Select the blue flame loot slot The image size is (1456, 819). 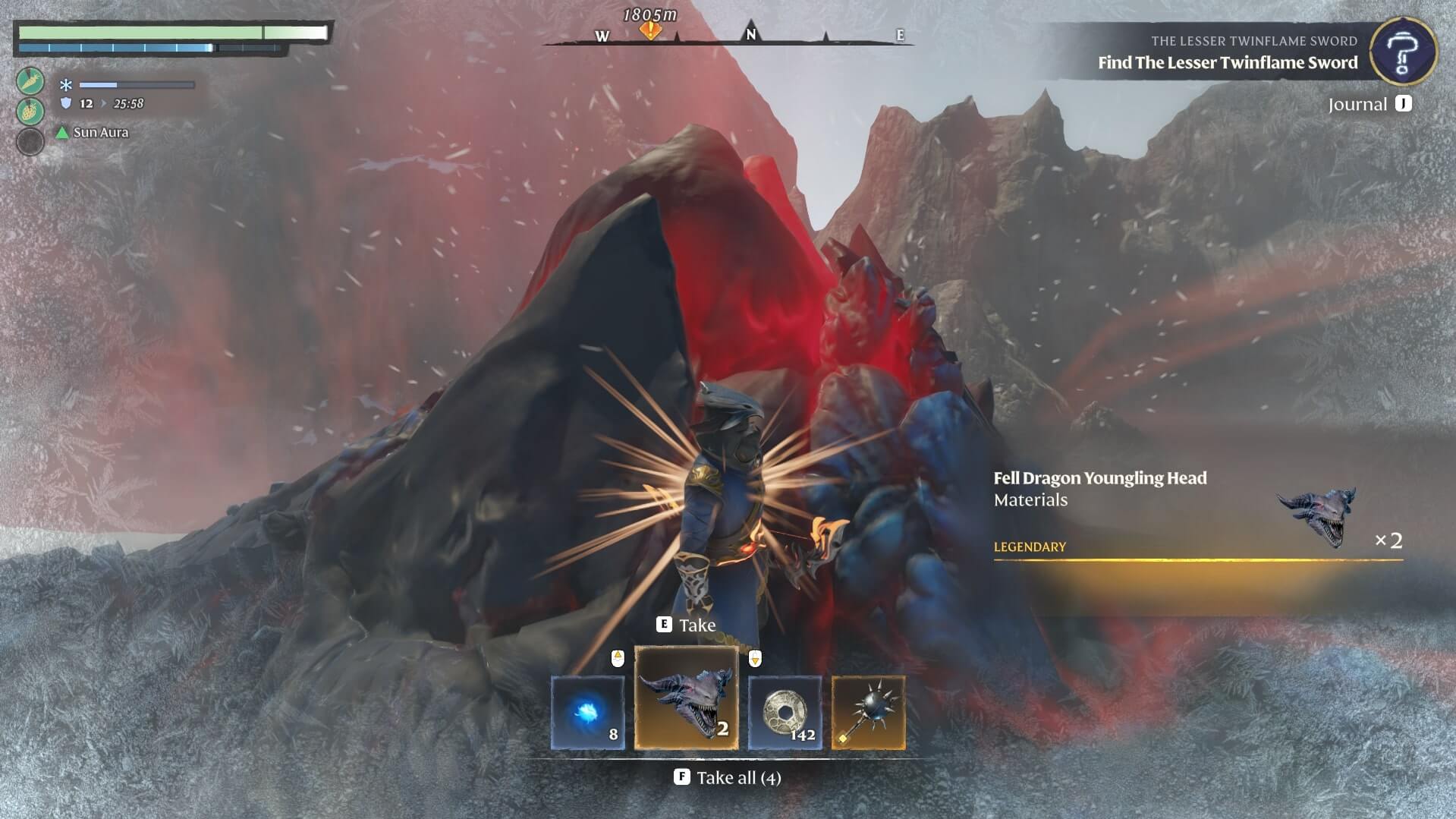588,713
